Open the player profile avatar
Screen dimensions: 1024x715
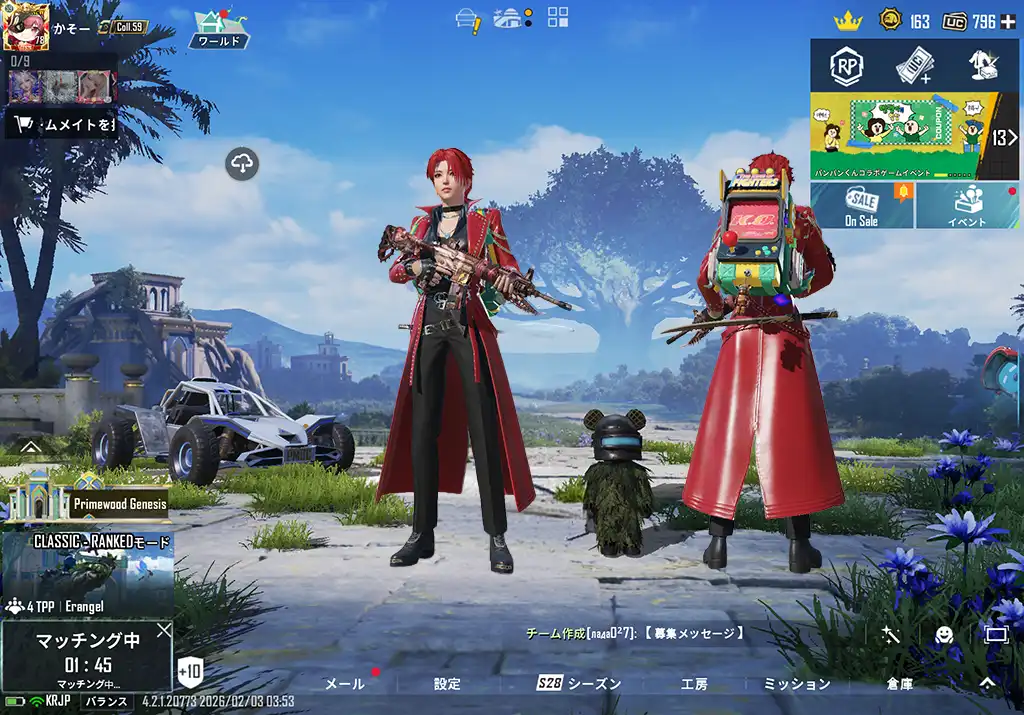pos(26,26)
